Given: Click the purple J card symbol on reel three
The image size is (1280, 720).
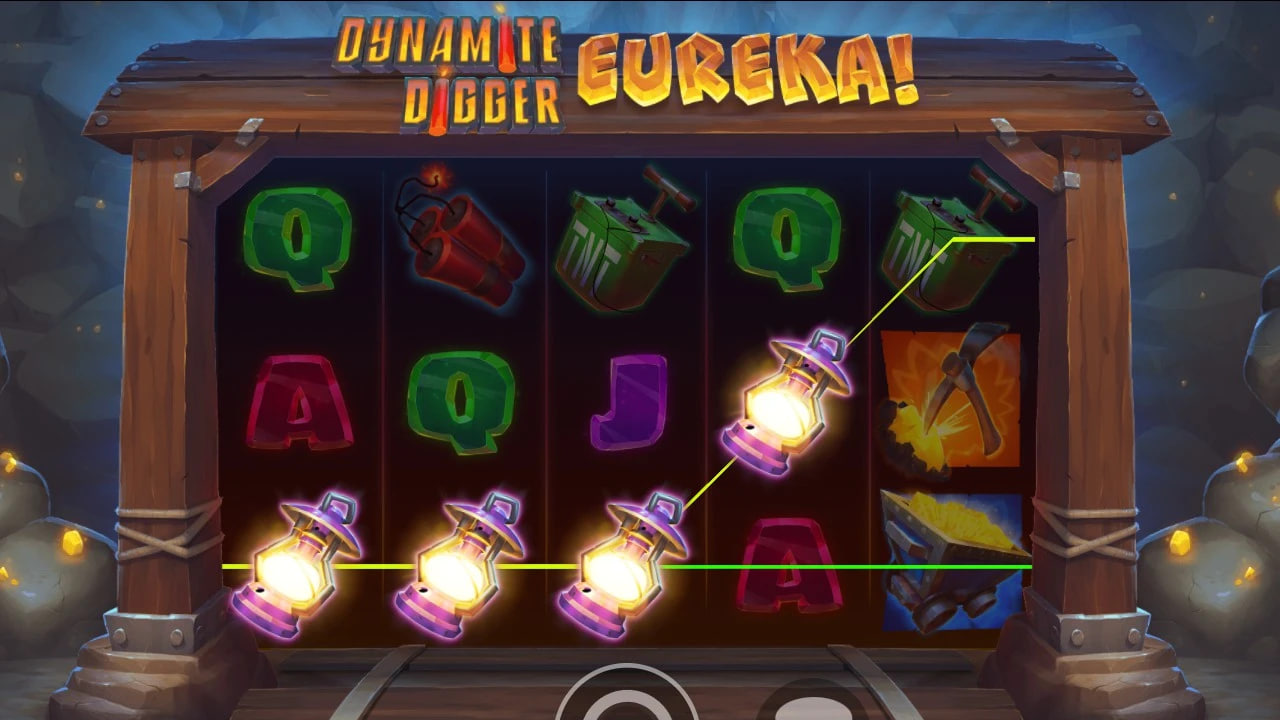Looking at the screenshot, I should click(625, 400).
